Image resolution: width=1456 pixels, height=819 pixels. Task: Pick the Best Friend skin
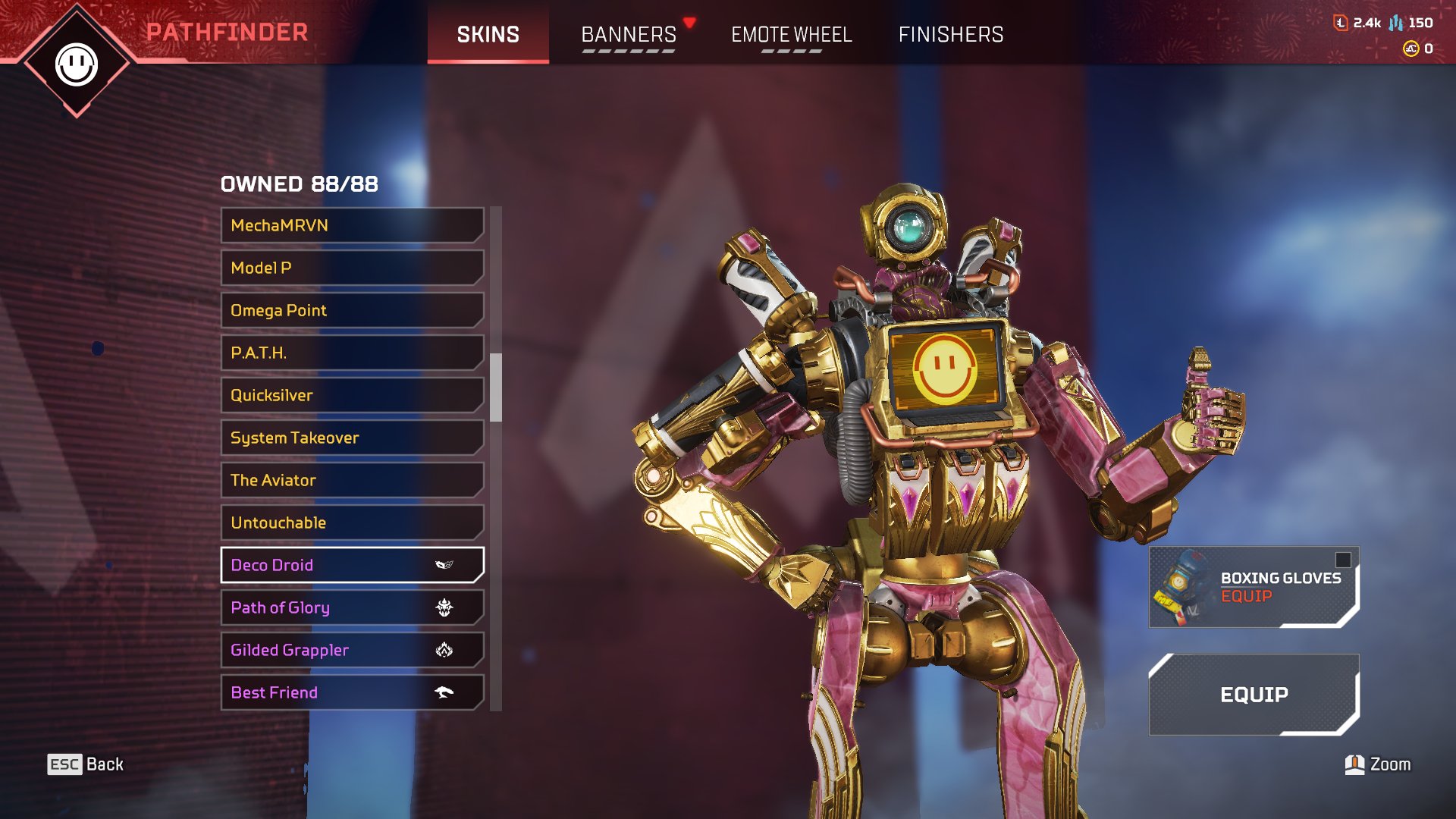[352, 692]
